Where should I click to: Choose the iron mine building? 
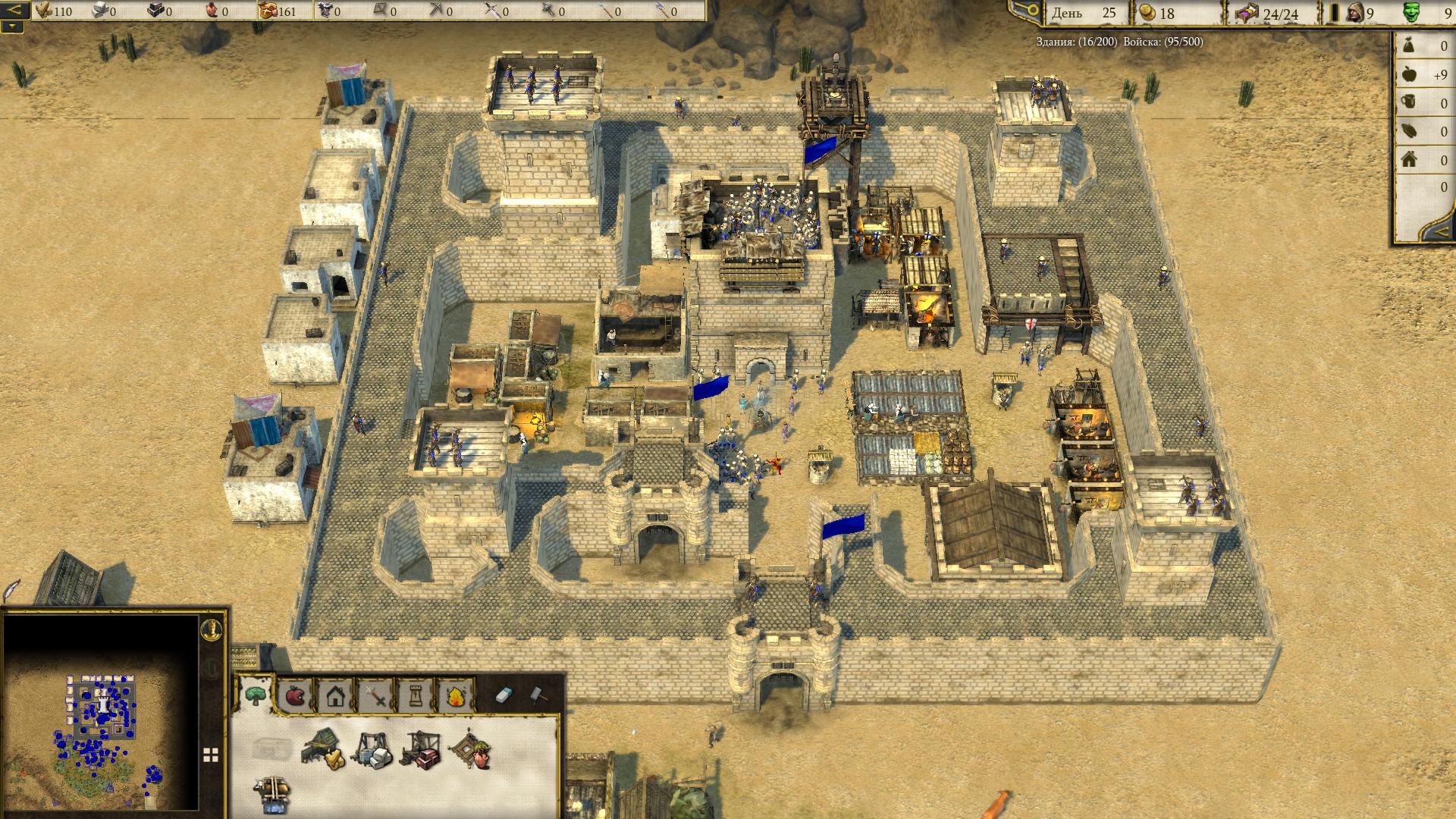(x=420, y=749)
